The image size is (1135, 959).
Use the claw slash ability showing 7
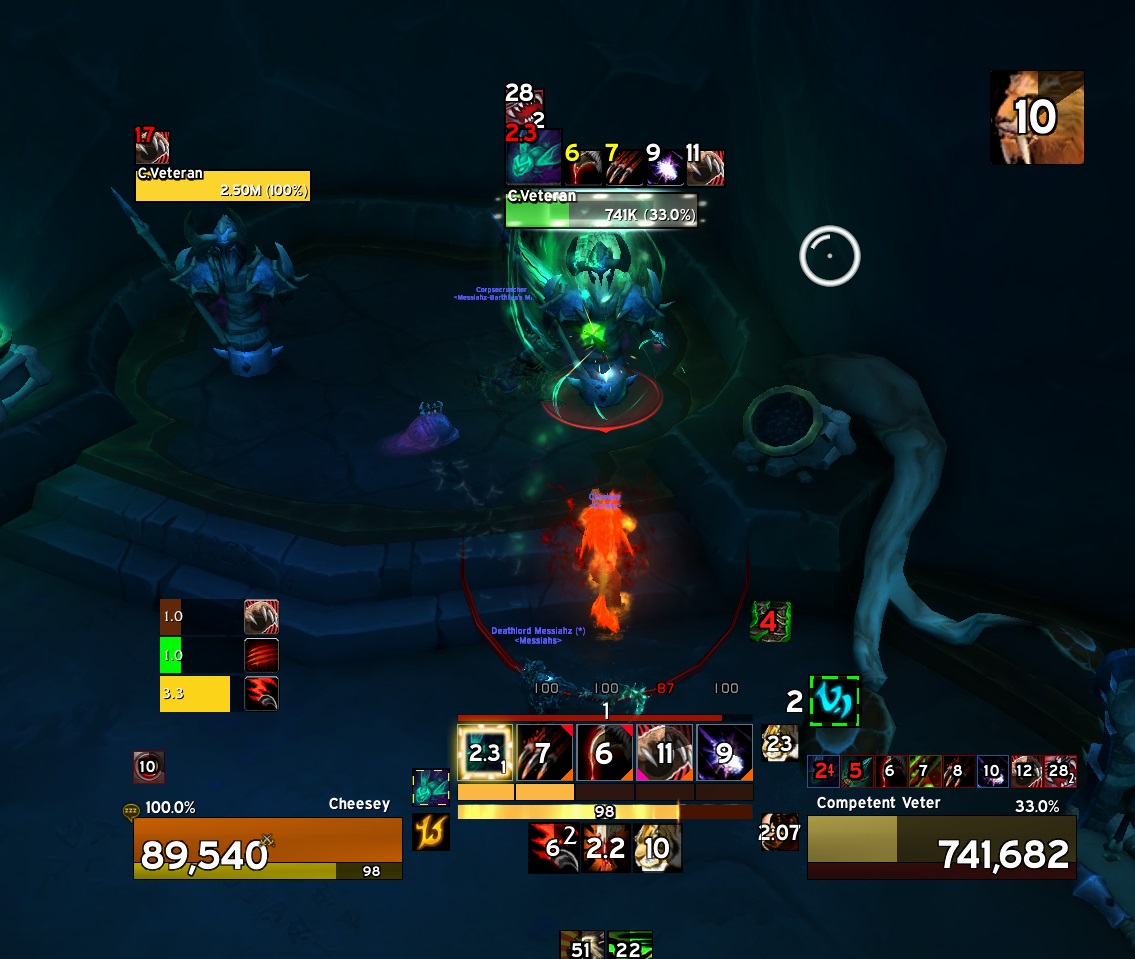[x=545, y=753]
